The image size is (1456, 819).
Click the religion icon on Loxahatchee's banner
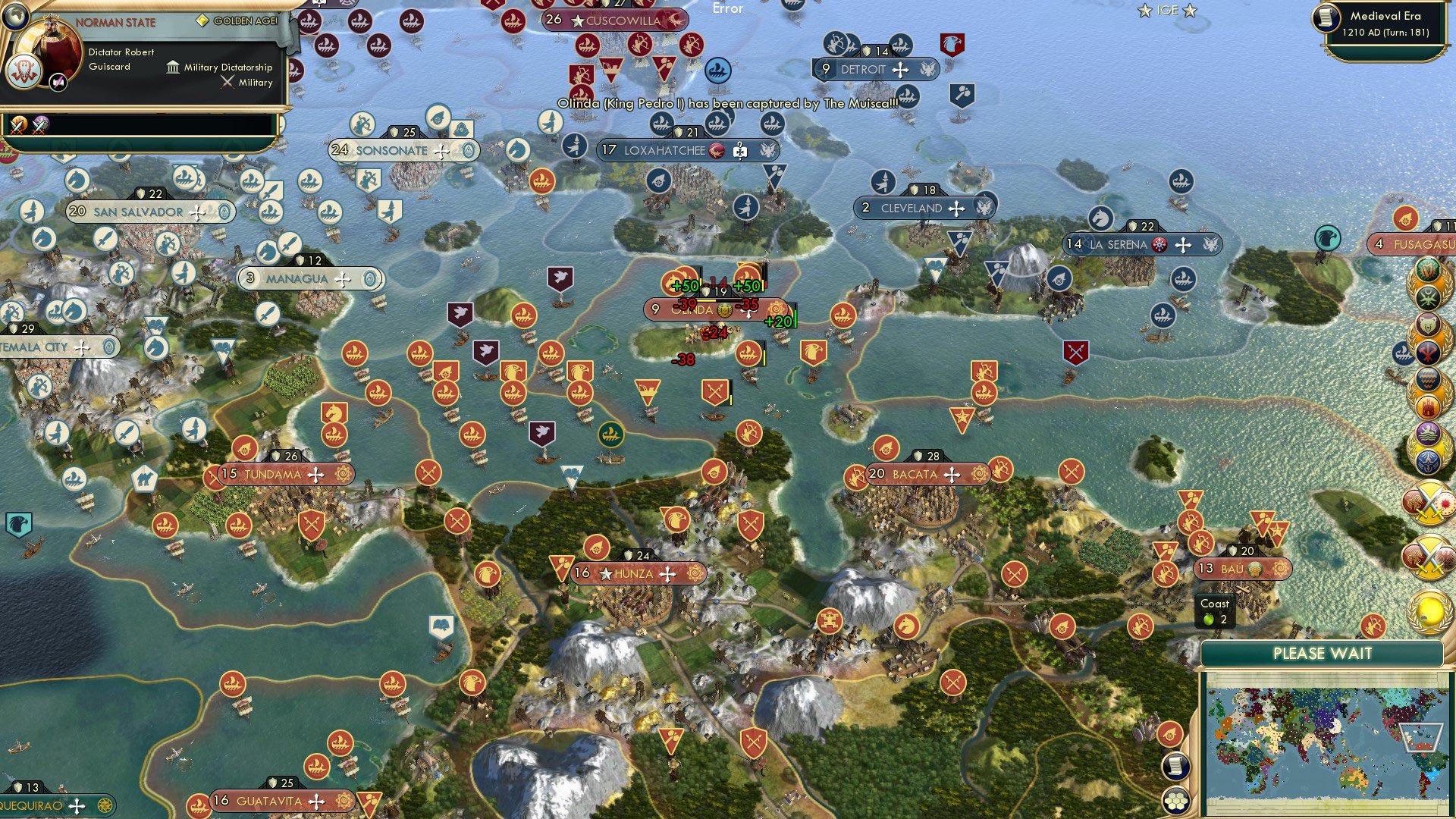point(716,150)
